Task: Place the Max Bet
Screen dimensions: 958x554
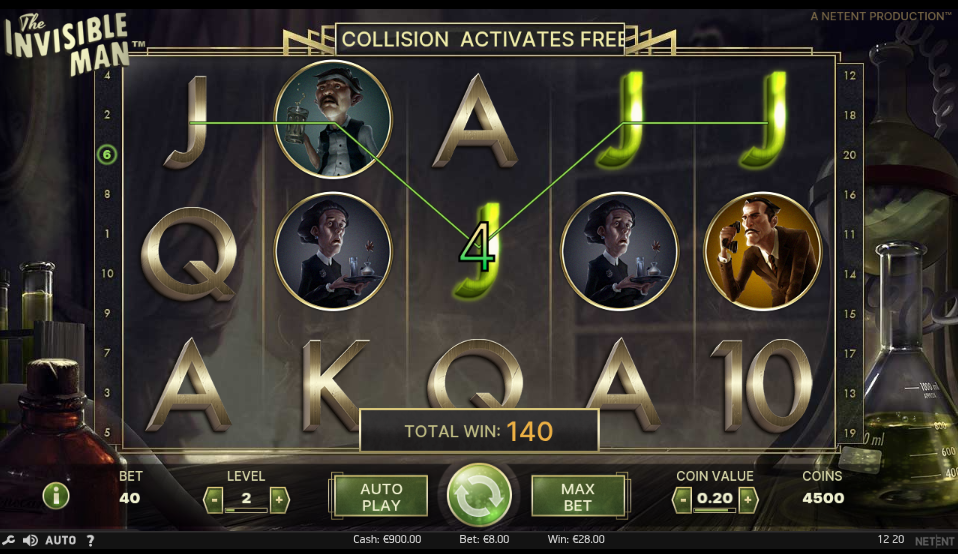Action: click(x=577, y=496)
